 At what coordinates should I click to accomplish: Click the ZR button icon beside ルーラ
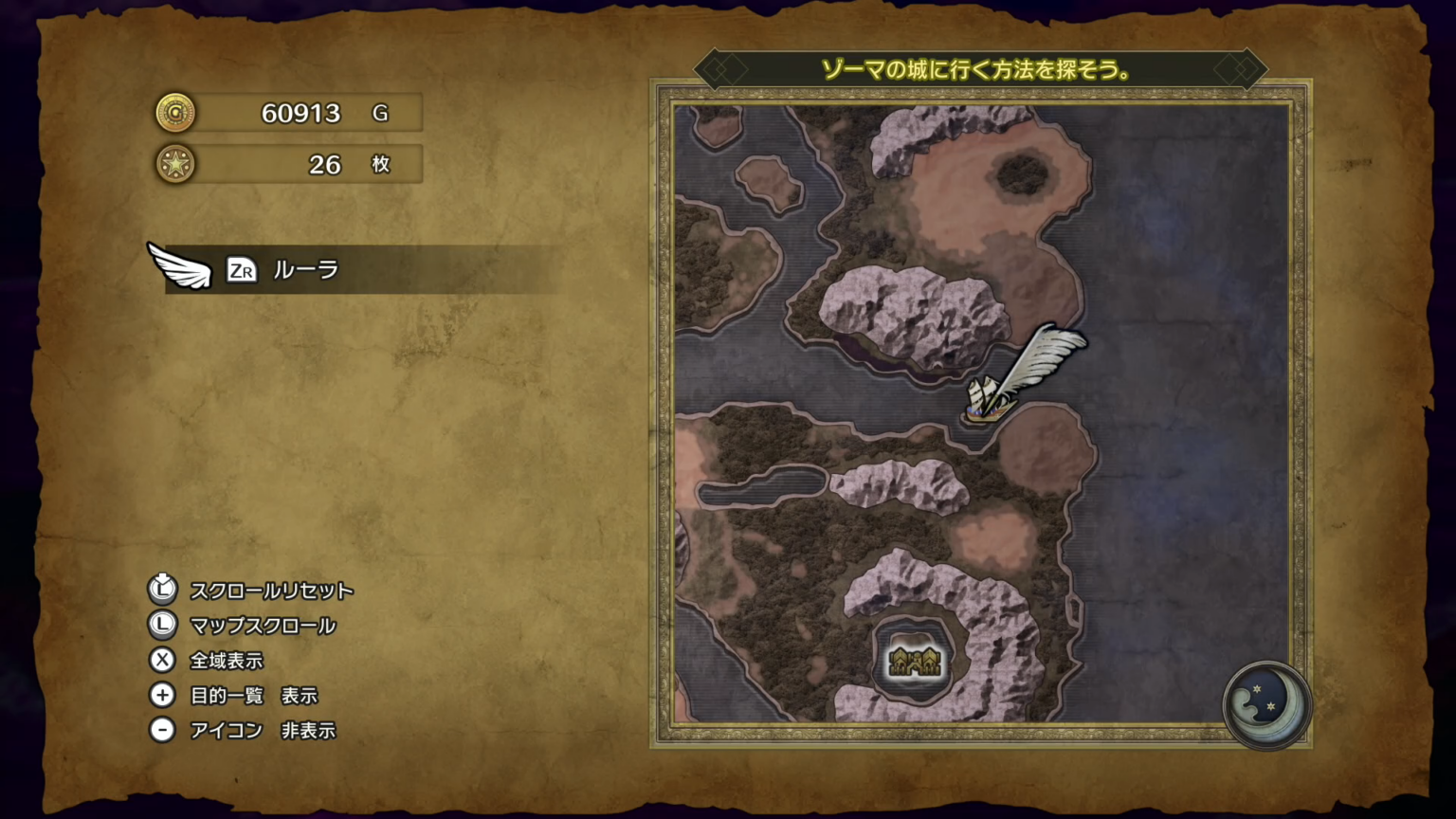243,271
